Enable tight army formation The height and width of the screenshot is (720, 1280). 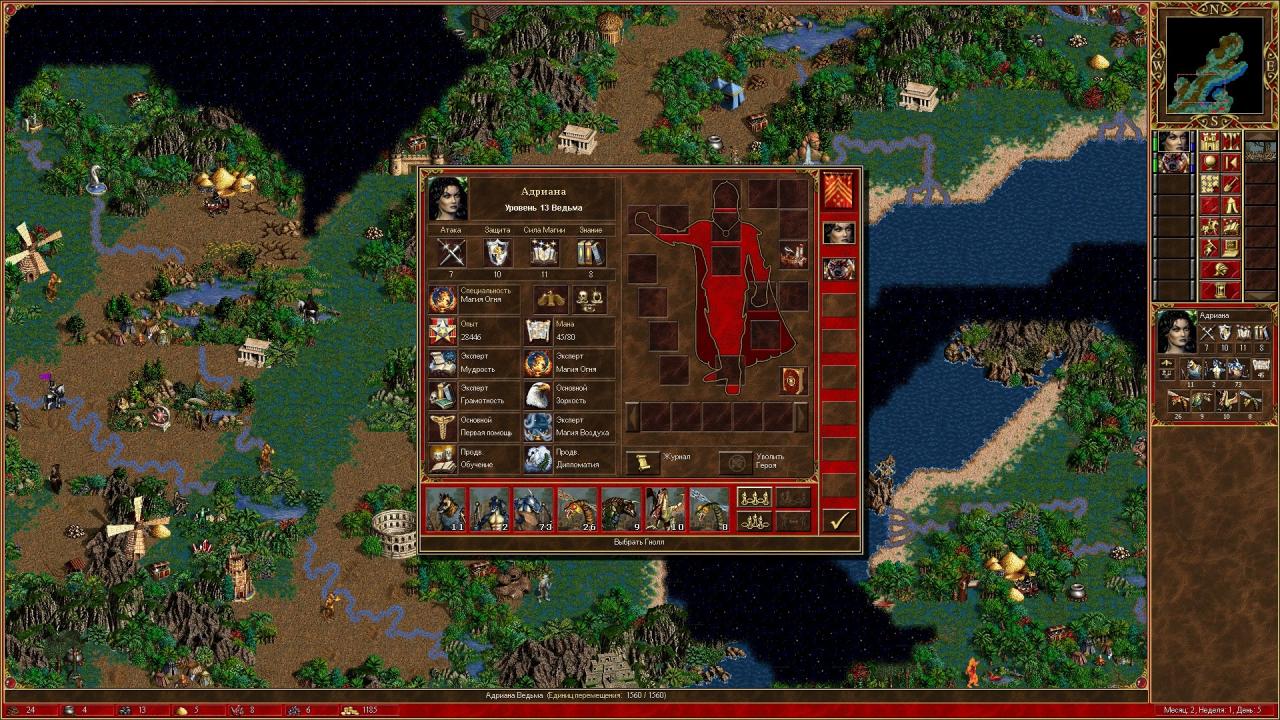tap(753, 521)
